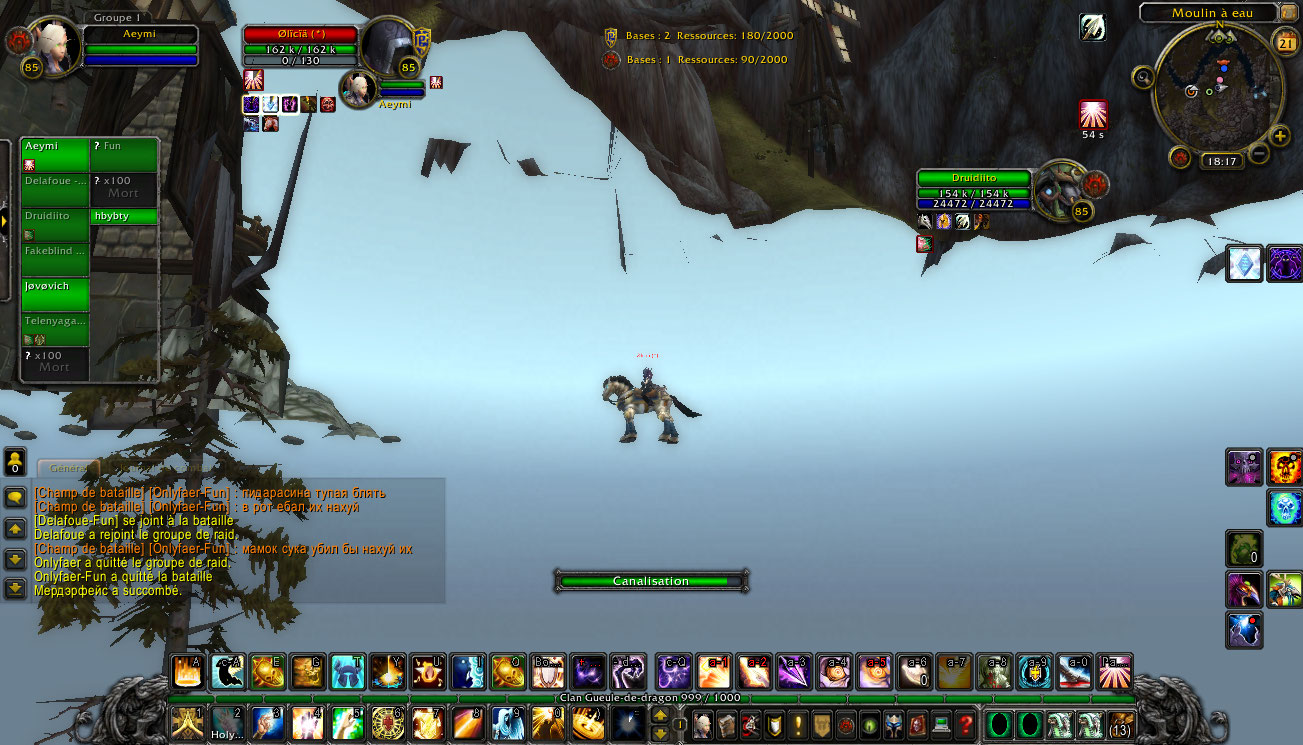Target raid member hbybty
Image resolution: width=1303 pixels, height=745 pixels.
pyautogui.click(x=124, y=216)
